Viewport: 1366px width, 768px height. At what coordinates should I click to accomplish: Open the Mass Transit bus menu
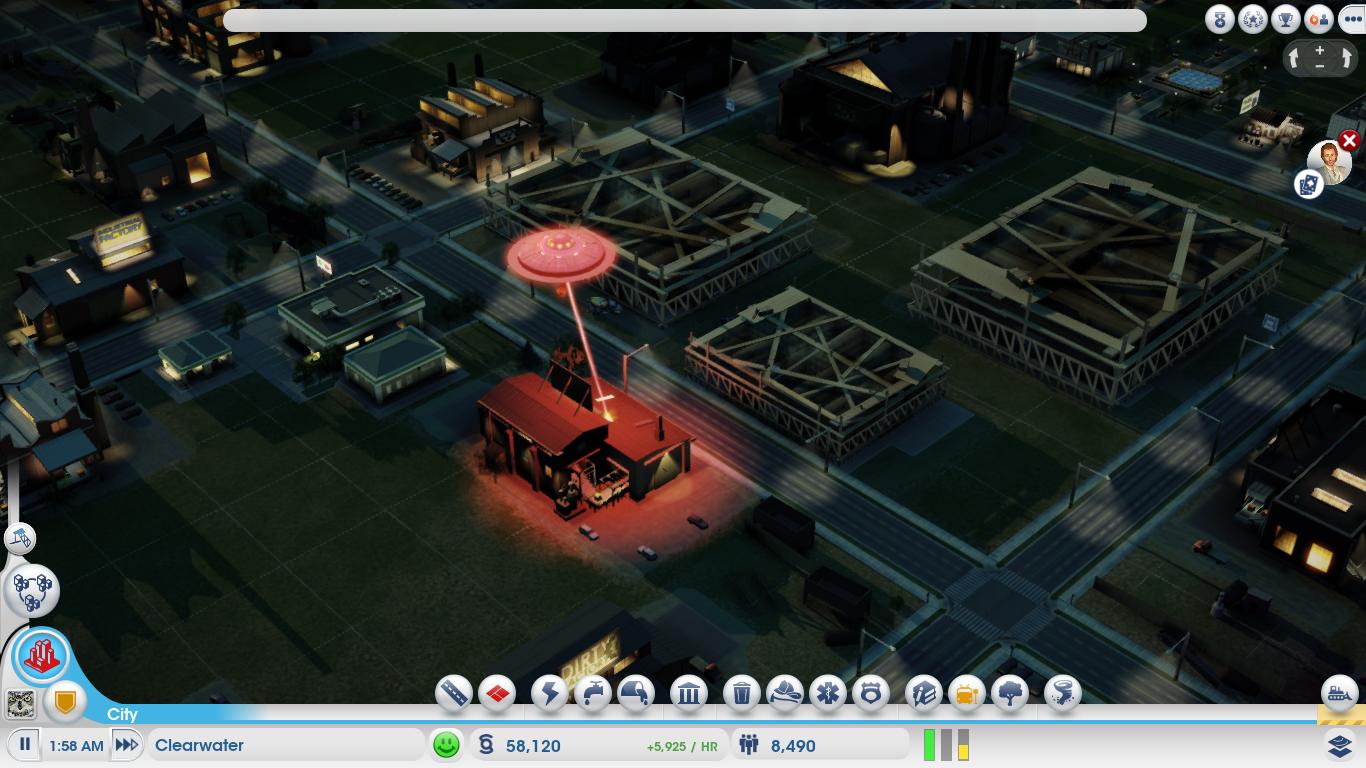point(966,692)
